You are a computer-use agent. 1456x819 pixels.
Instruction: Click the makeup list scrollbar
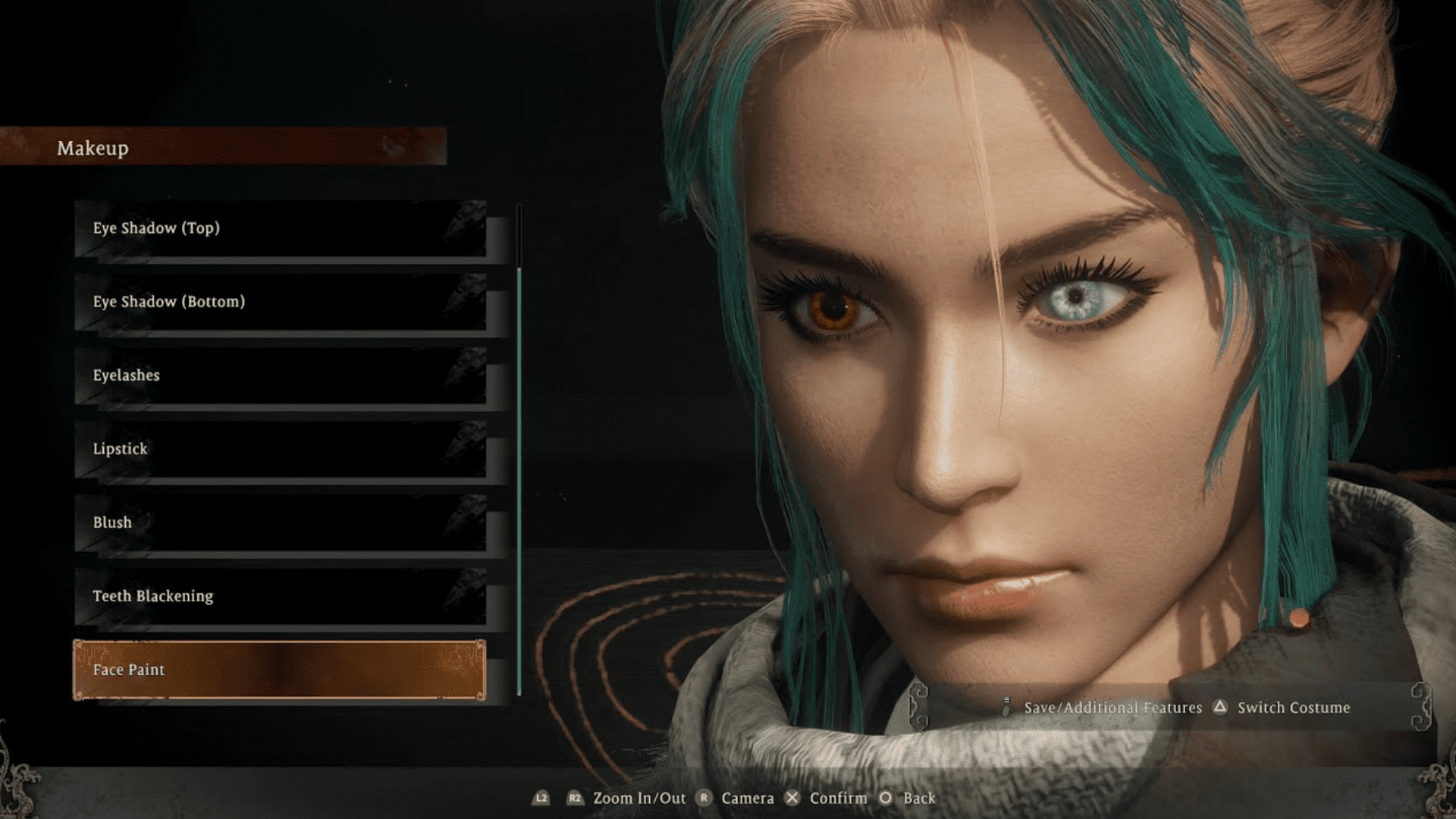pyautogui.click(x=519, y=455)
